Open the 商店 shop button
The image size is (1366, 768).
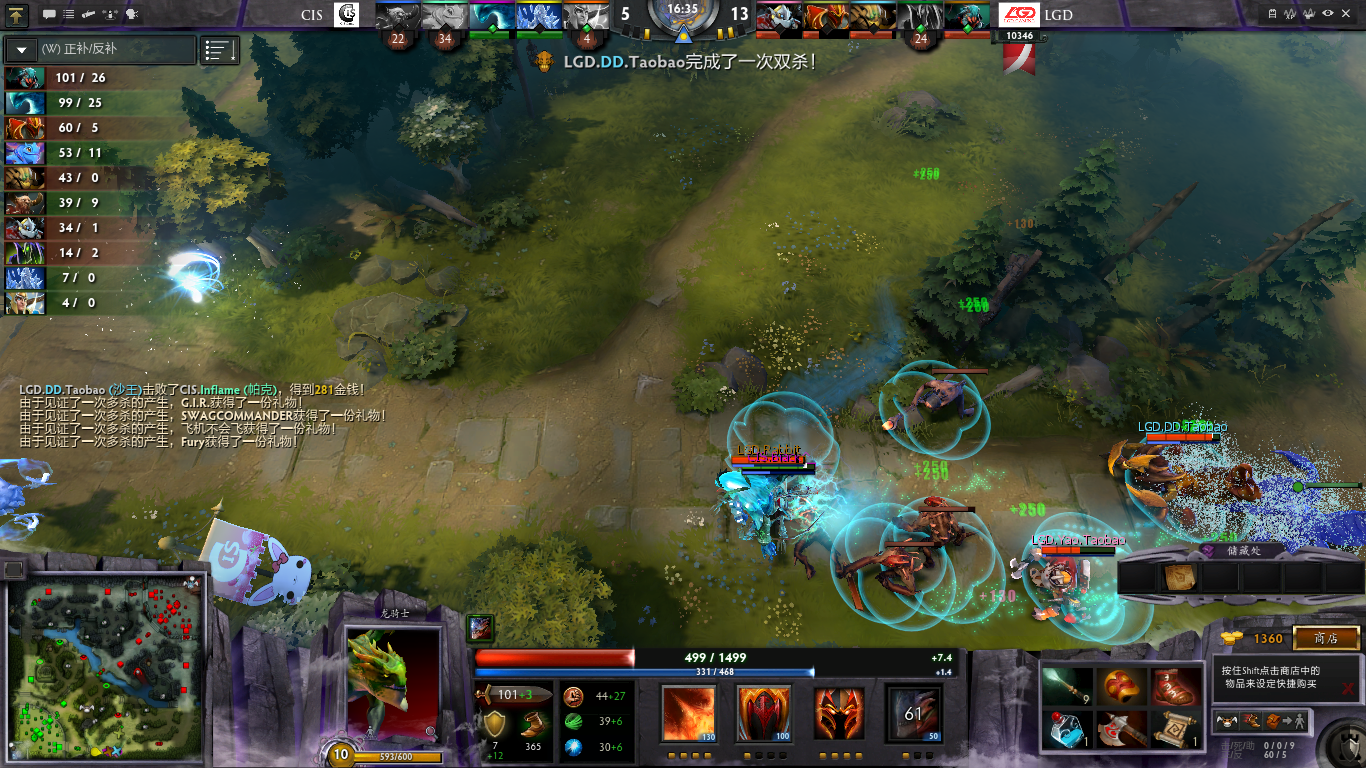pos(1326,638)
